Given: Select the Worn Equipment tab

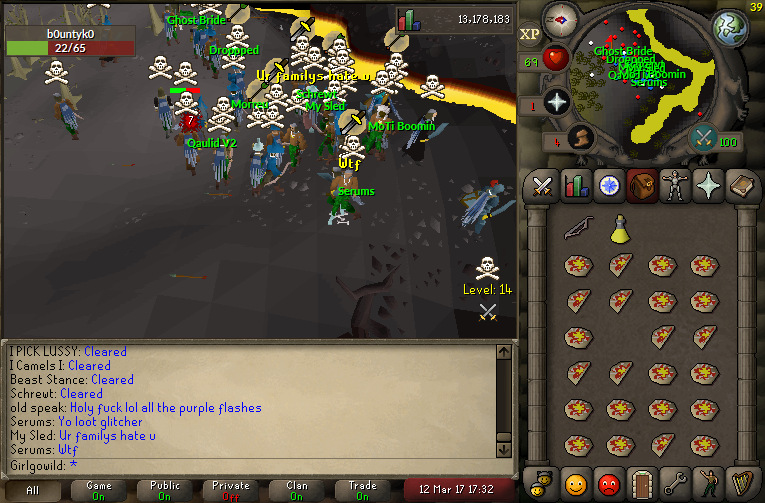Looking at the screenshot, I should click(x=675, y=186).
